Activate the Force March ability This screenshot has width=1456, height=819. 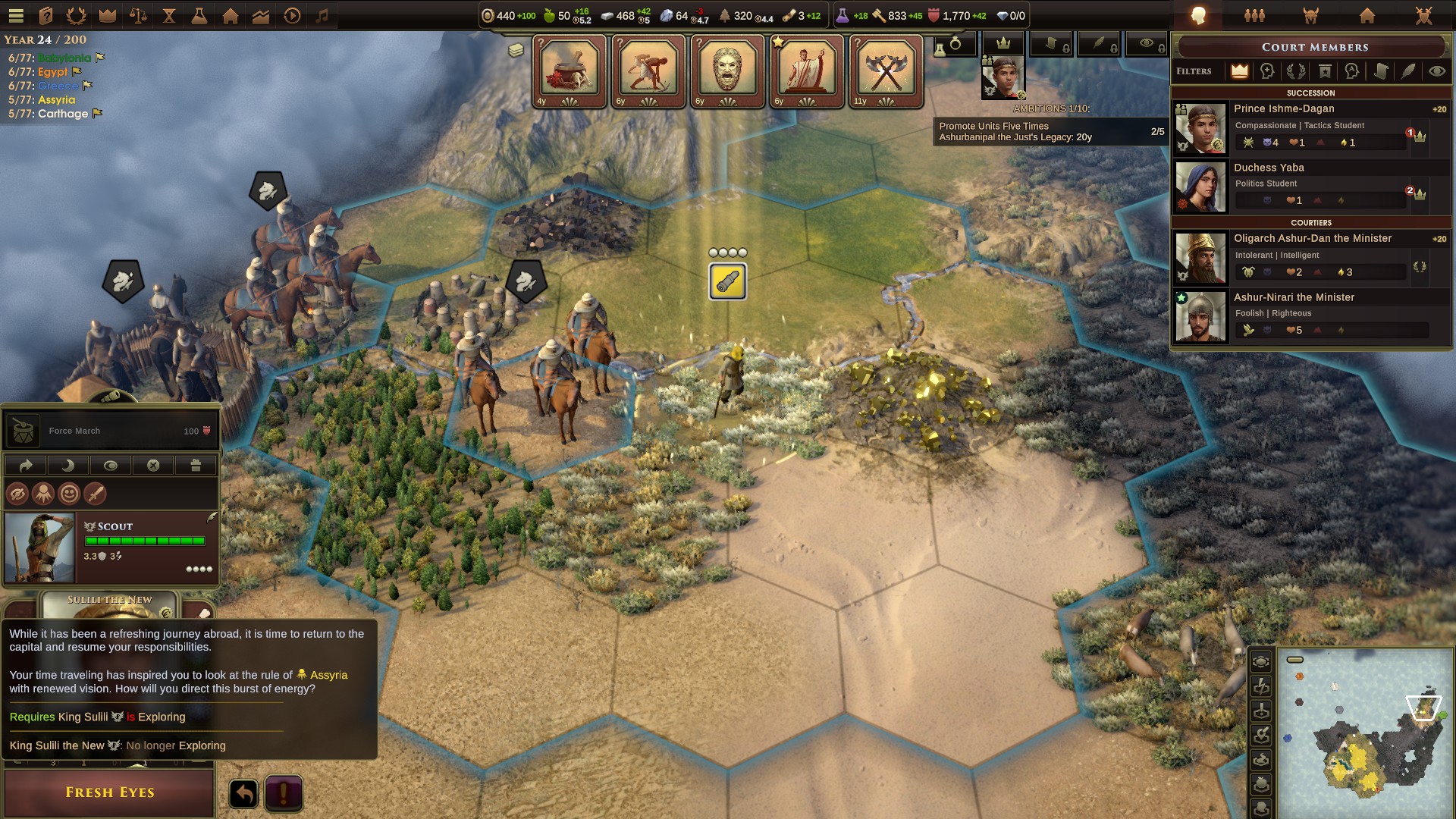point(110,430)
